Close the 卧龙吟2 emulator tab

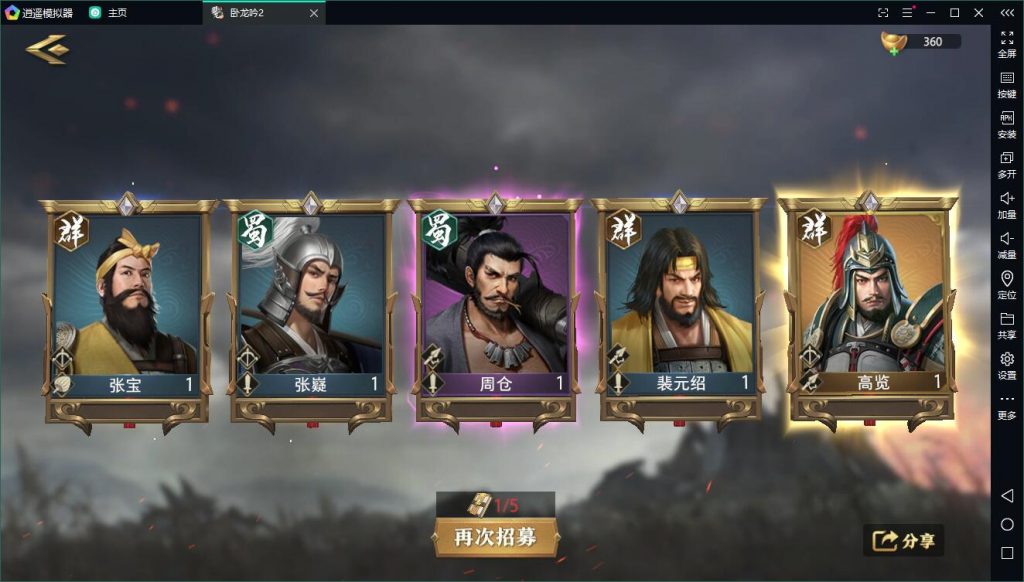tap(314, 13)
